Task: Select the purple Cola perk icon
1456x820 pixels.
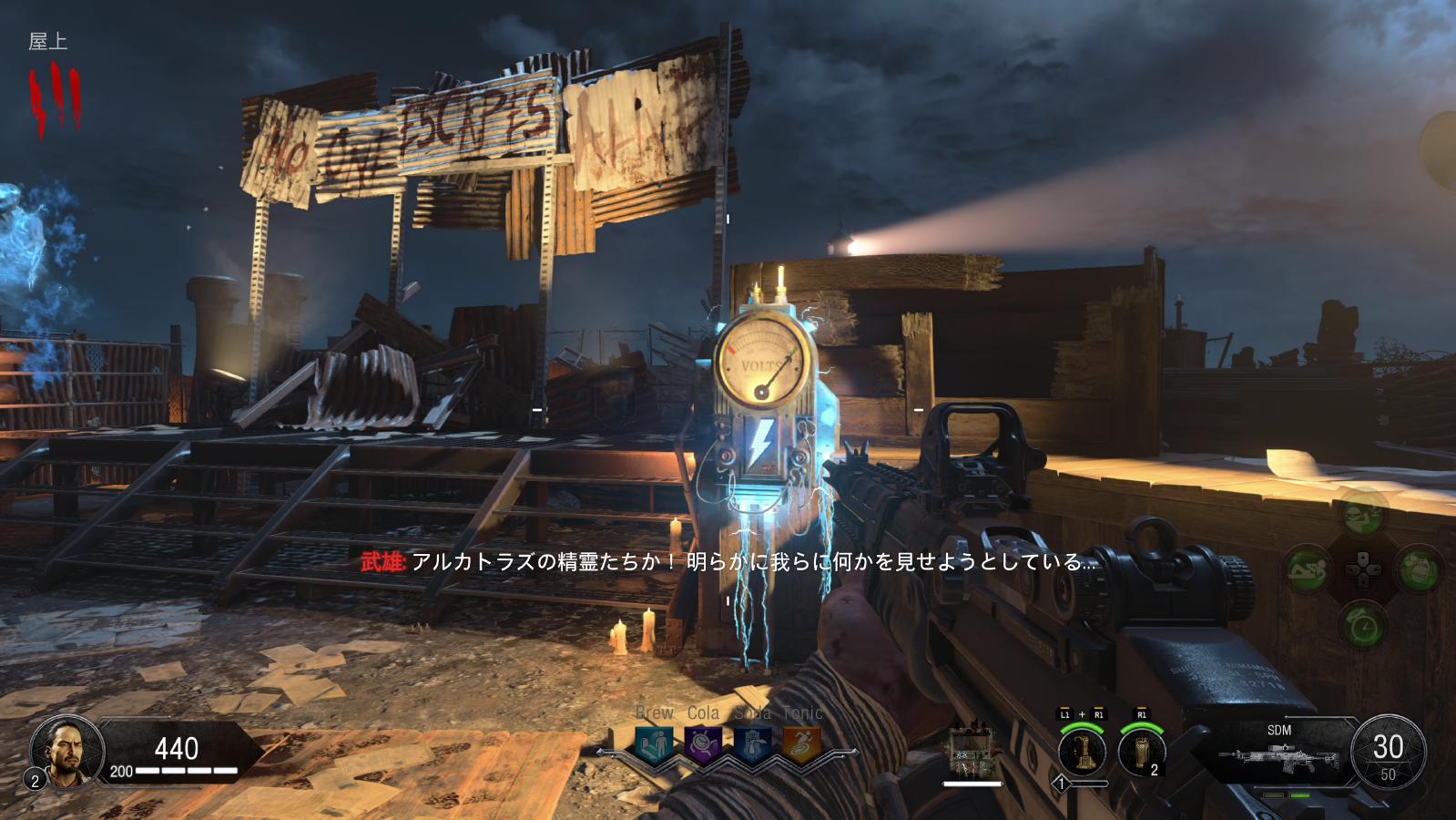Action: click(703, 744)
